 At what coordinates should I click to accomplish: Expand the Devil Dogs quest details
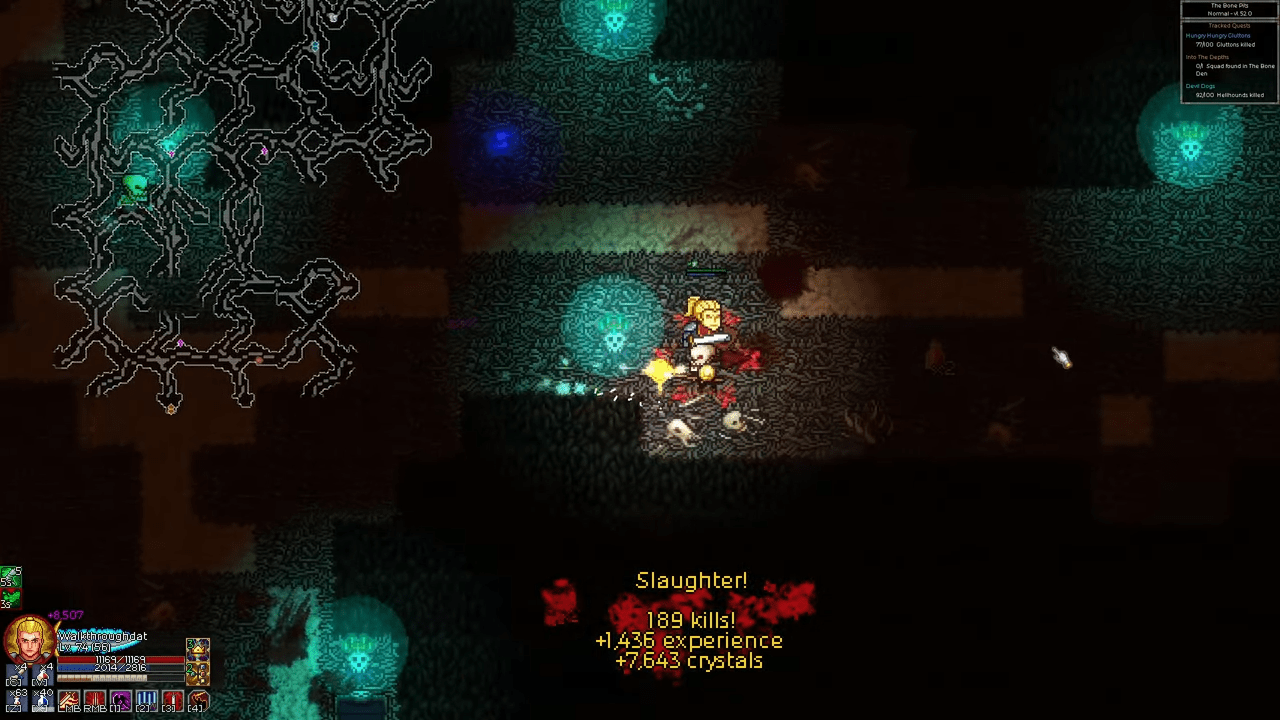coord(1200,86)
